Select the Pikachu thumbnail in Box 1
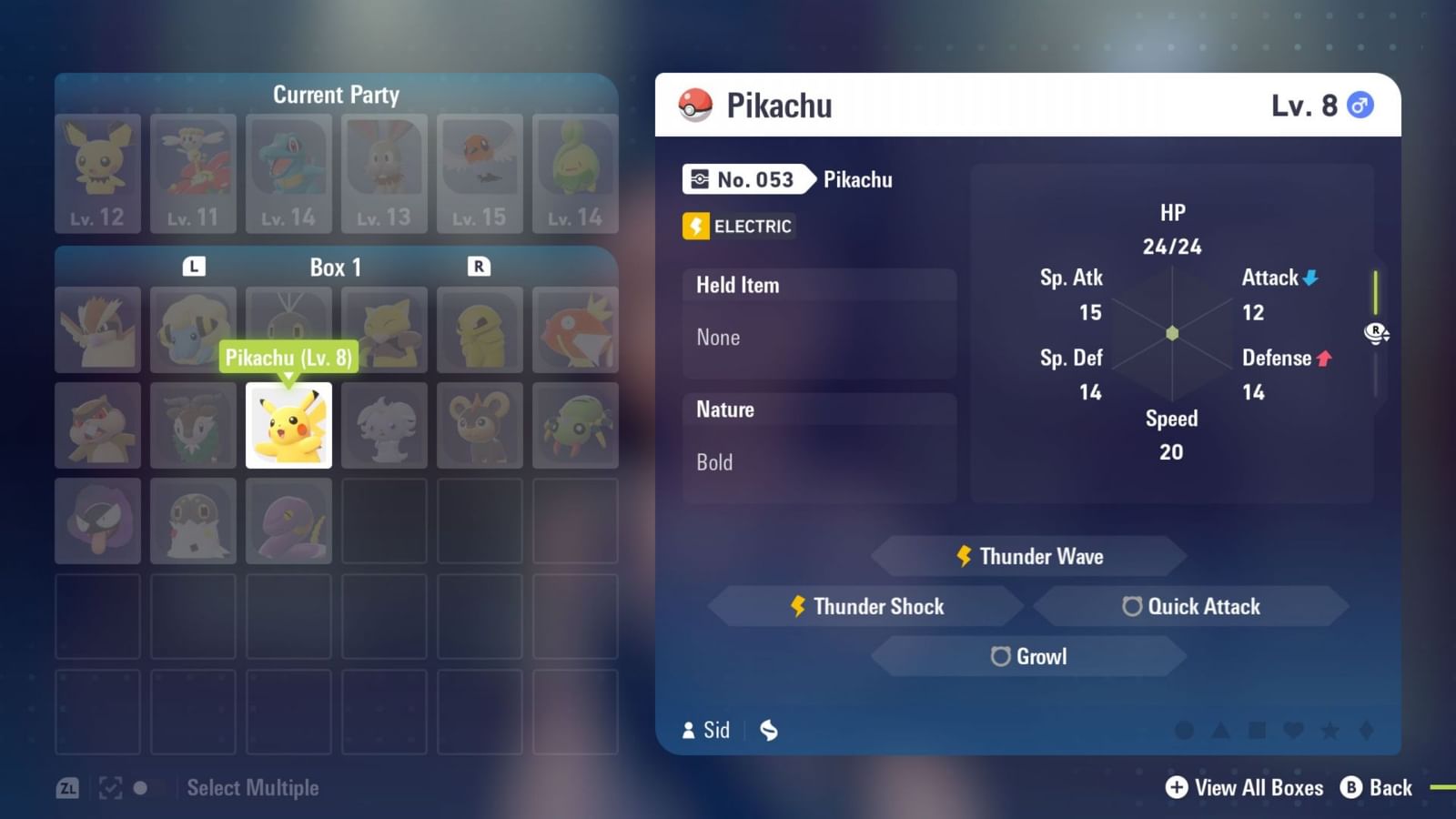Screen dimensions: 1456x819 click(288, 425)
